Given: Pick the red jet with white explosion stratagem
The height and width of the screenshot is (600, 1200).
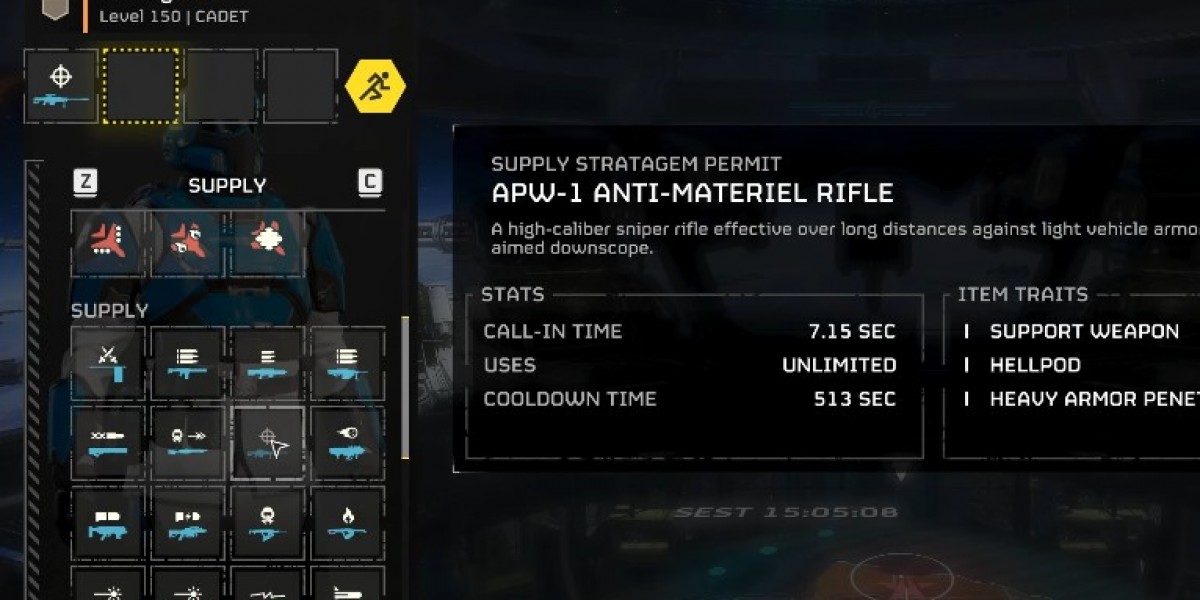Looking at the screenshot, I should point(267,243).
